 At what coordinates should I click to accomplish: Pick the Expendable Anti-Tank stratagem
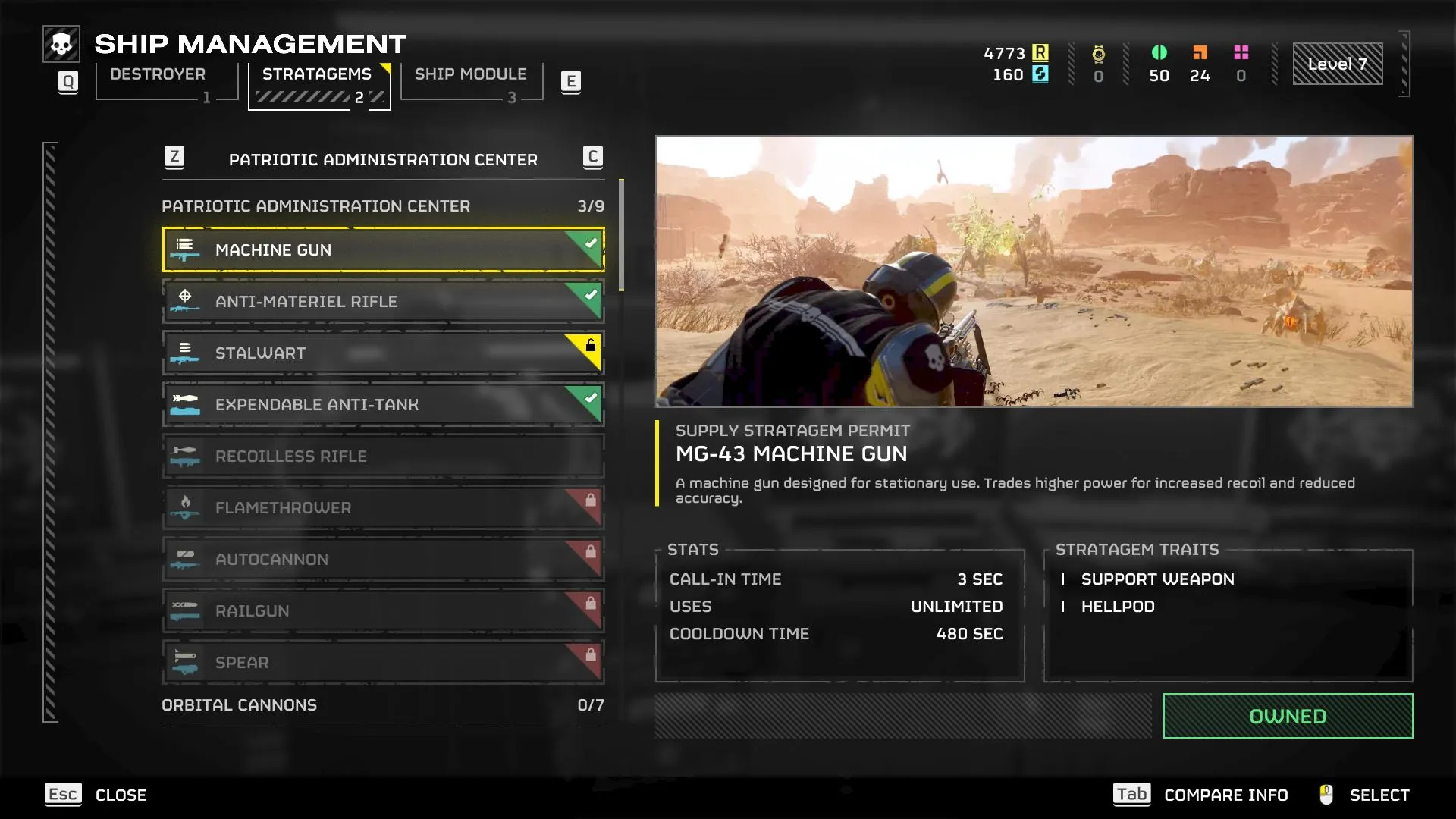point(383,404)
